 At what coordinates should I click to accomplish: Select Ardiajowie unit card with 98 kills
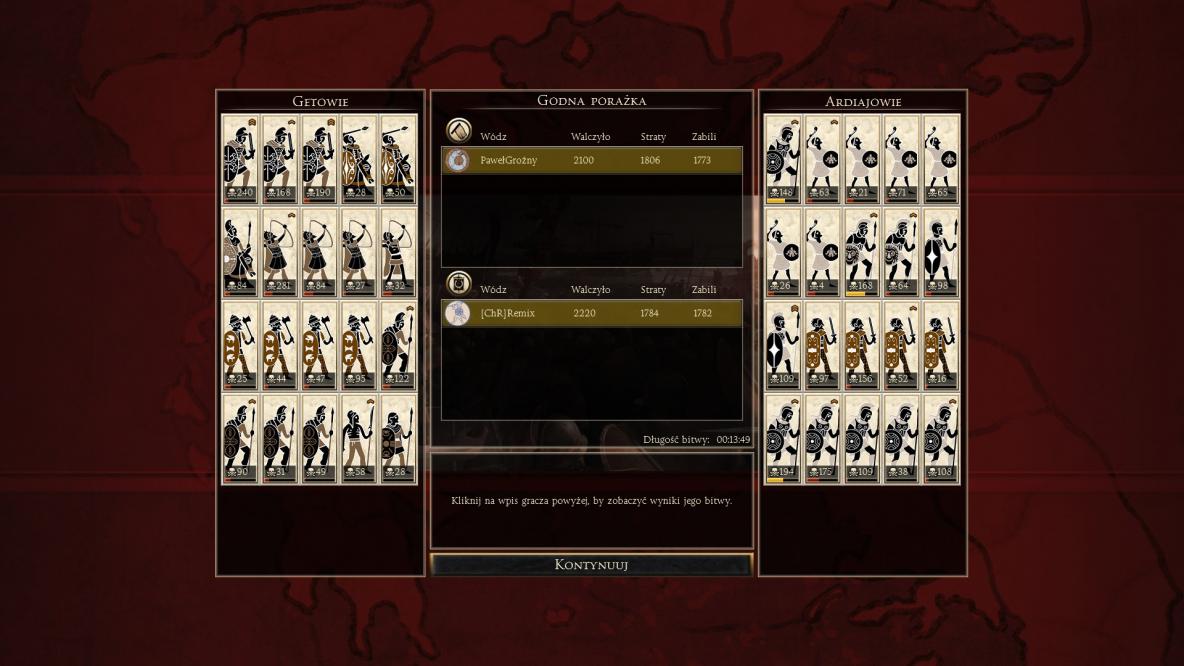941,251
